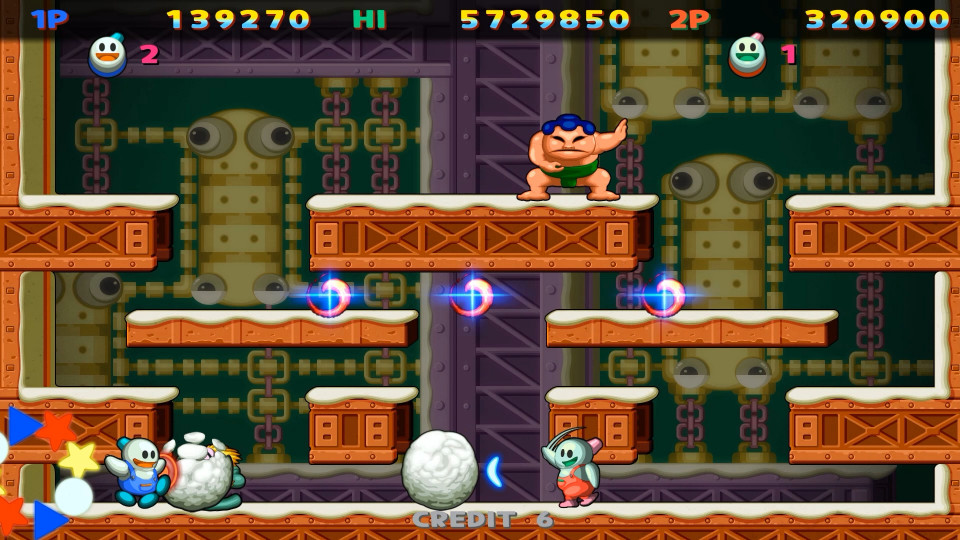960x540 pixels.
Task: Click player one's snowman lives icon
Action: point(108,55)
